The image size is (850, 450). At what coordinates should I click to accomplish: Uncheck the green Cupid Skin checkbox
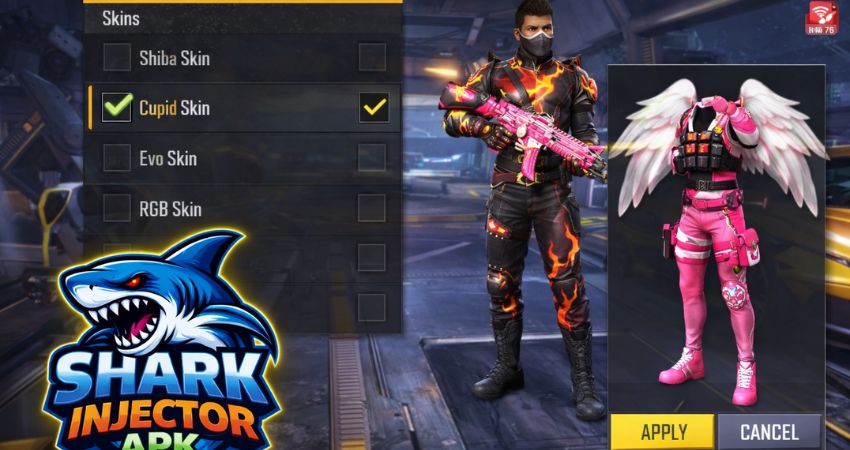click(x=117, y=107)
